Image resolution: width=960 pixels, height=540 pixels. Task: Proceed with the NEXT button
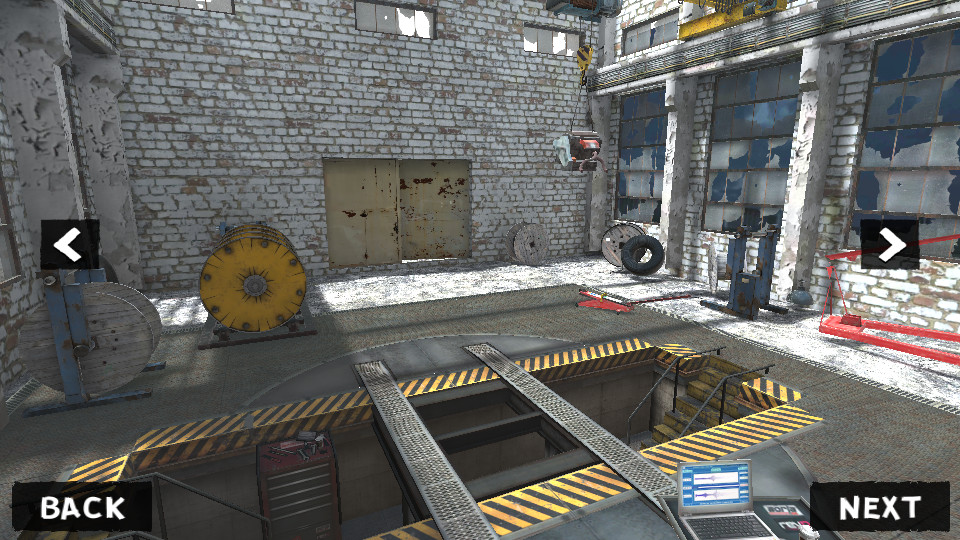coord(879,507)
